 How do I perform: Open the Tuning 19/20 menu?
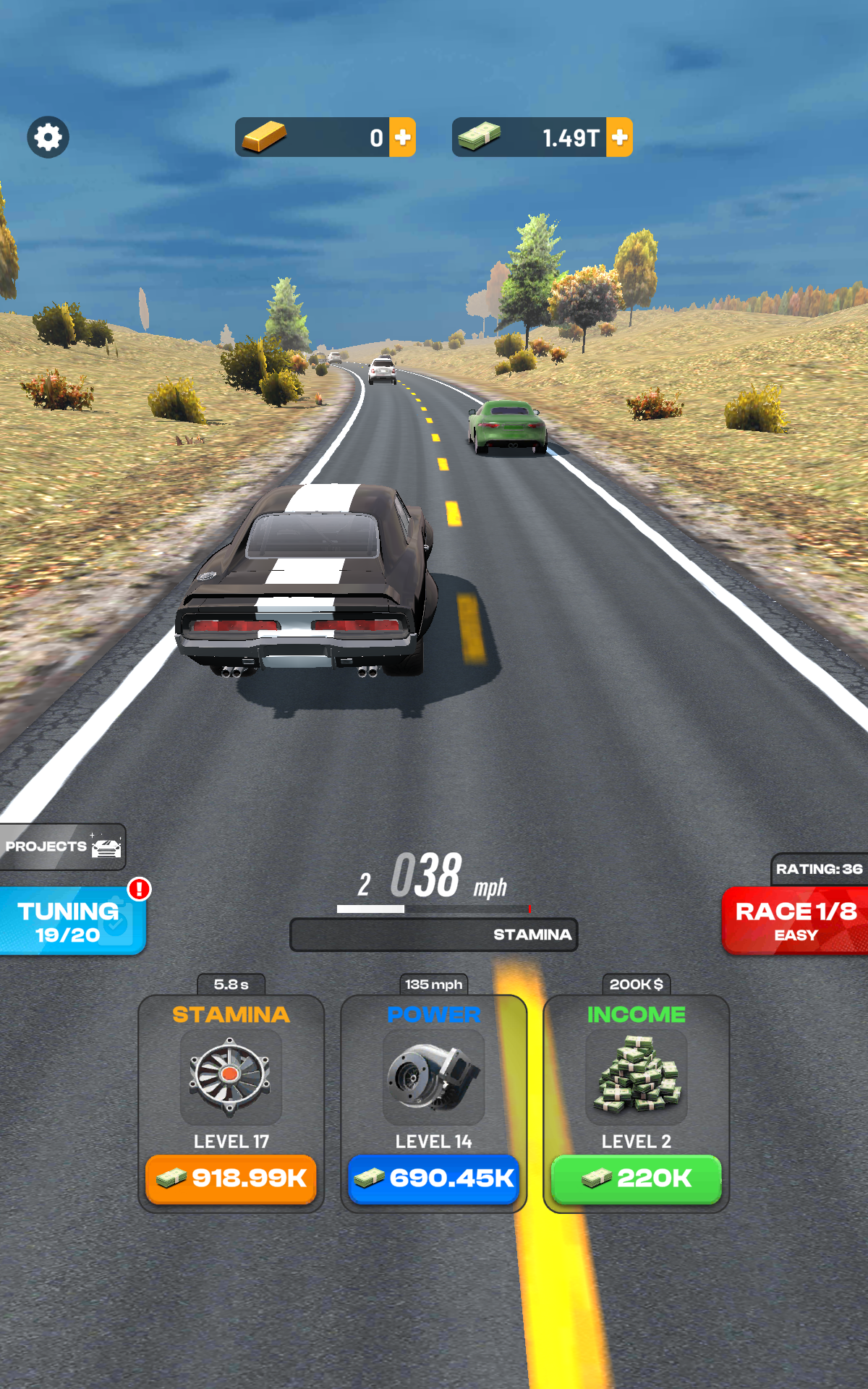click(x=71, y=921)
